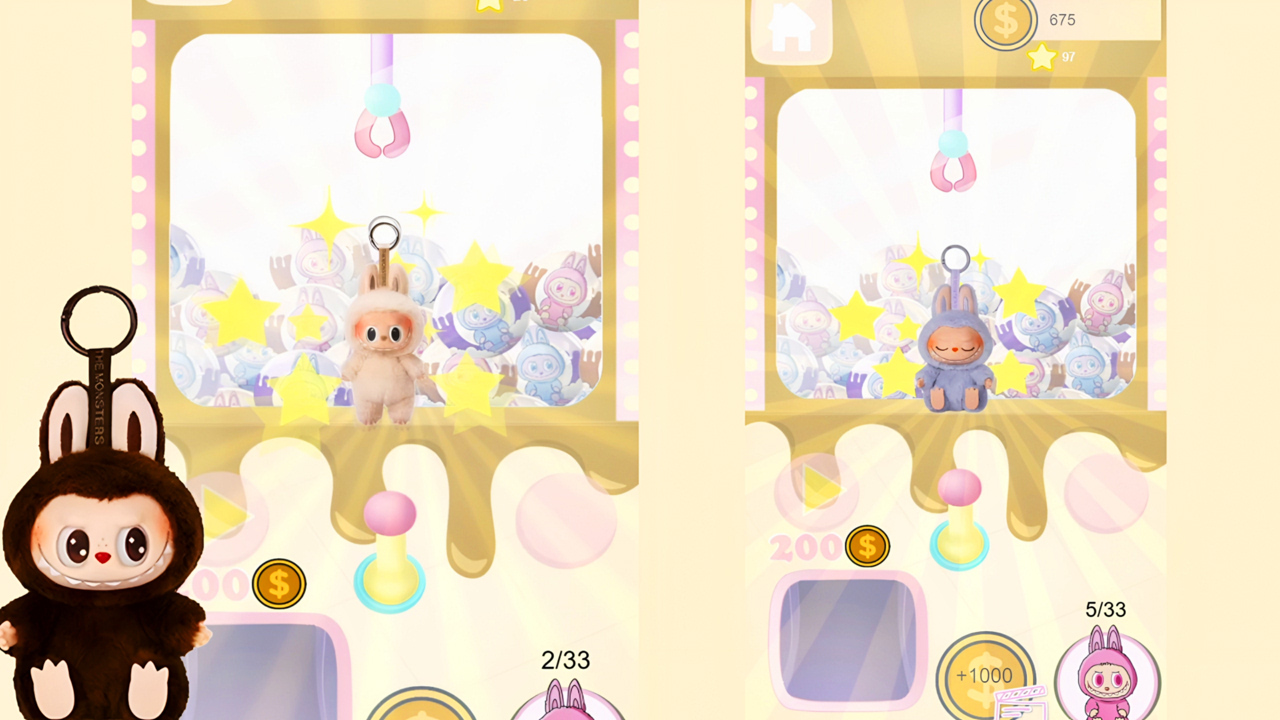
Task: Click the dollar coin balance icon showing 675
Action: click(x=1006, y=22)
